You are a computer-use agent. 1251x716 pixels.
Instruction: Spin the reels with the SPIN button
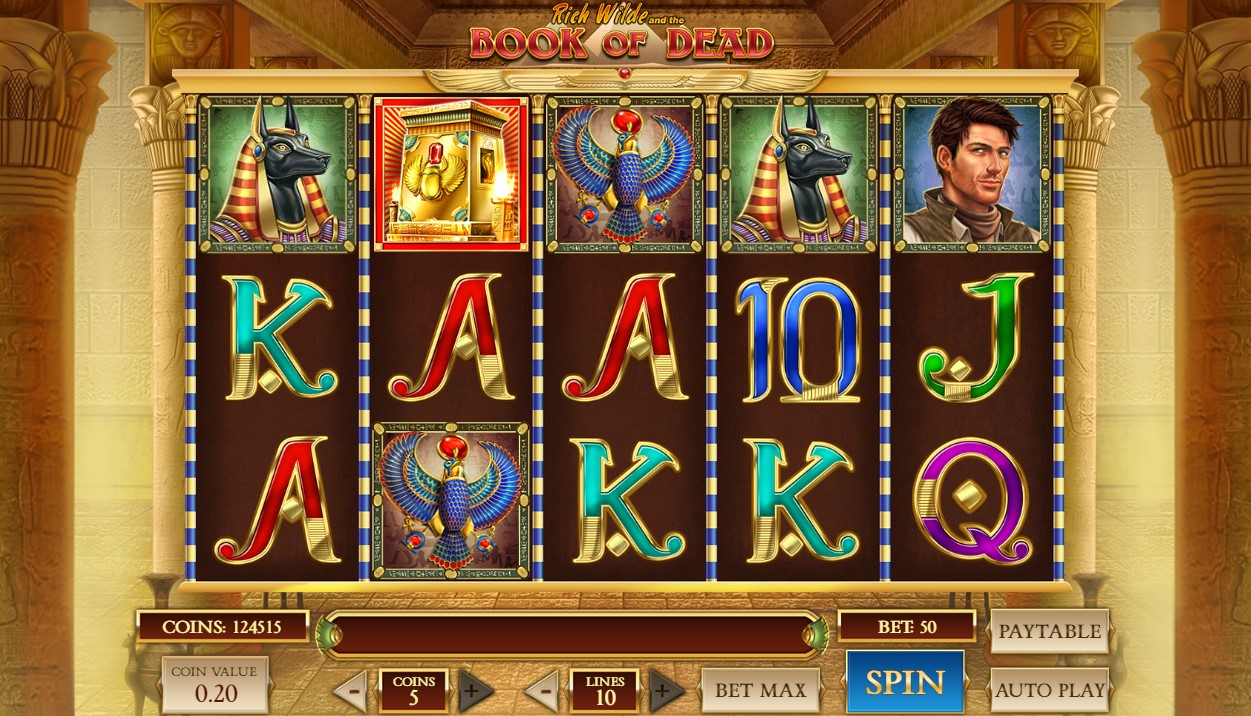[x=905, y=682]
